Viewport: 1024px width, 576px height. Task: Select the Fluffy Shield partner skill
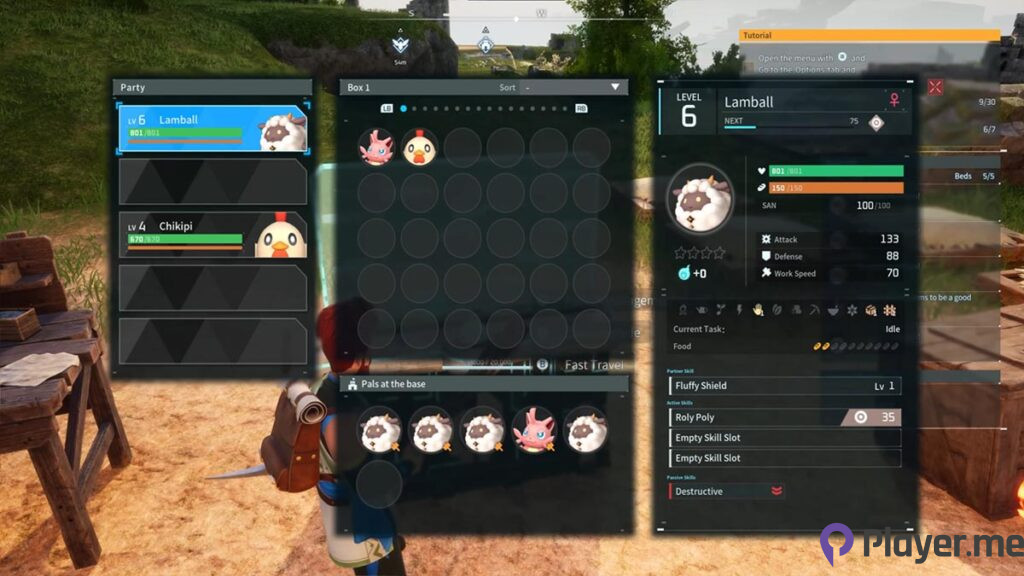(x=785, y=385)
